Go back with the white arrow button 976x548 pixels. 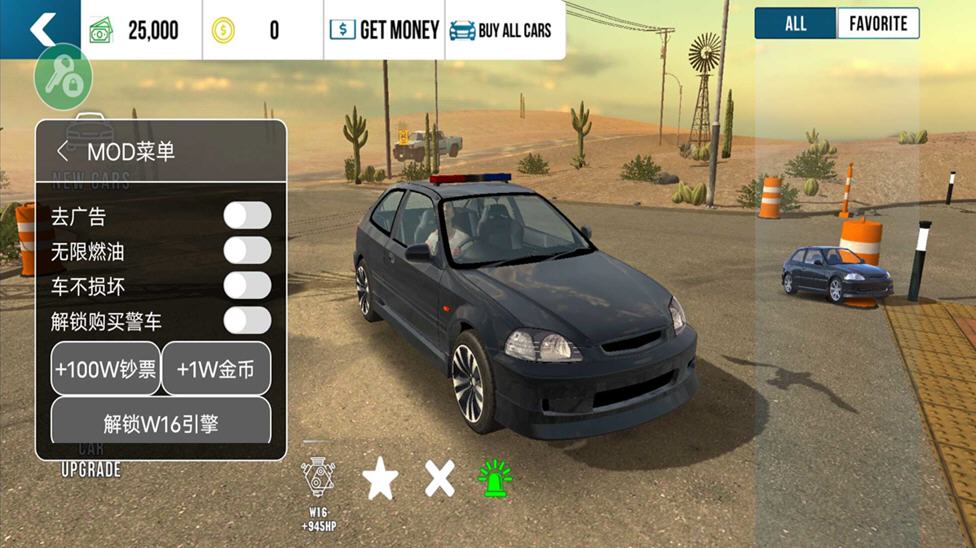coord(40,29)
